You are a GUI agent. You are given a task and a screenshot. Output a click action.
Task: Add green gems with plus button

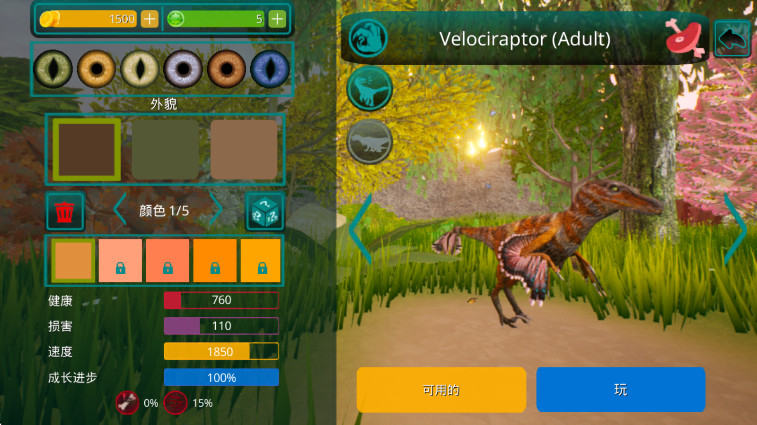tap(277, 19)
